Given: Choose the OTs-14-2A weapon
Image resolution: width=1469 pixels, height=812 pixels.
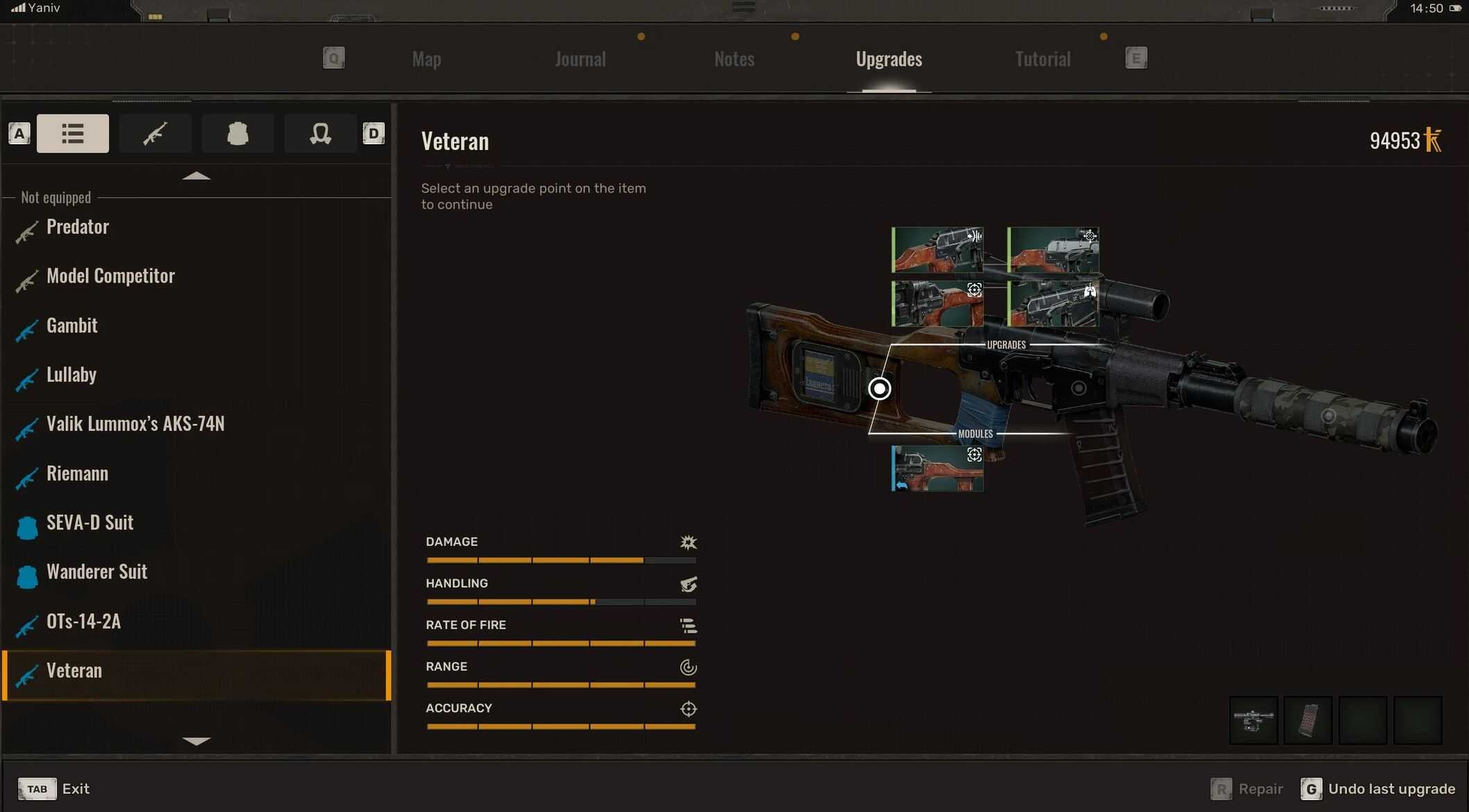Looking at the screenshot, I should coord(83,621).
